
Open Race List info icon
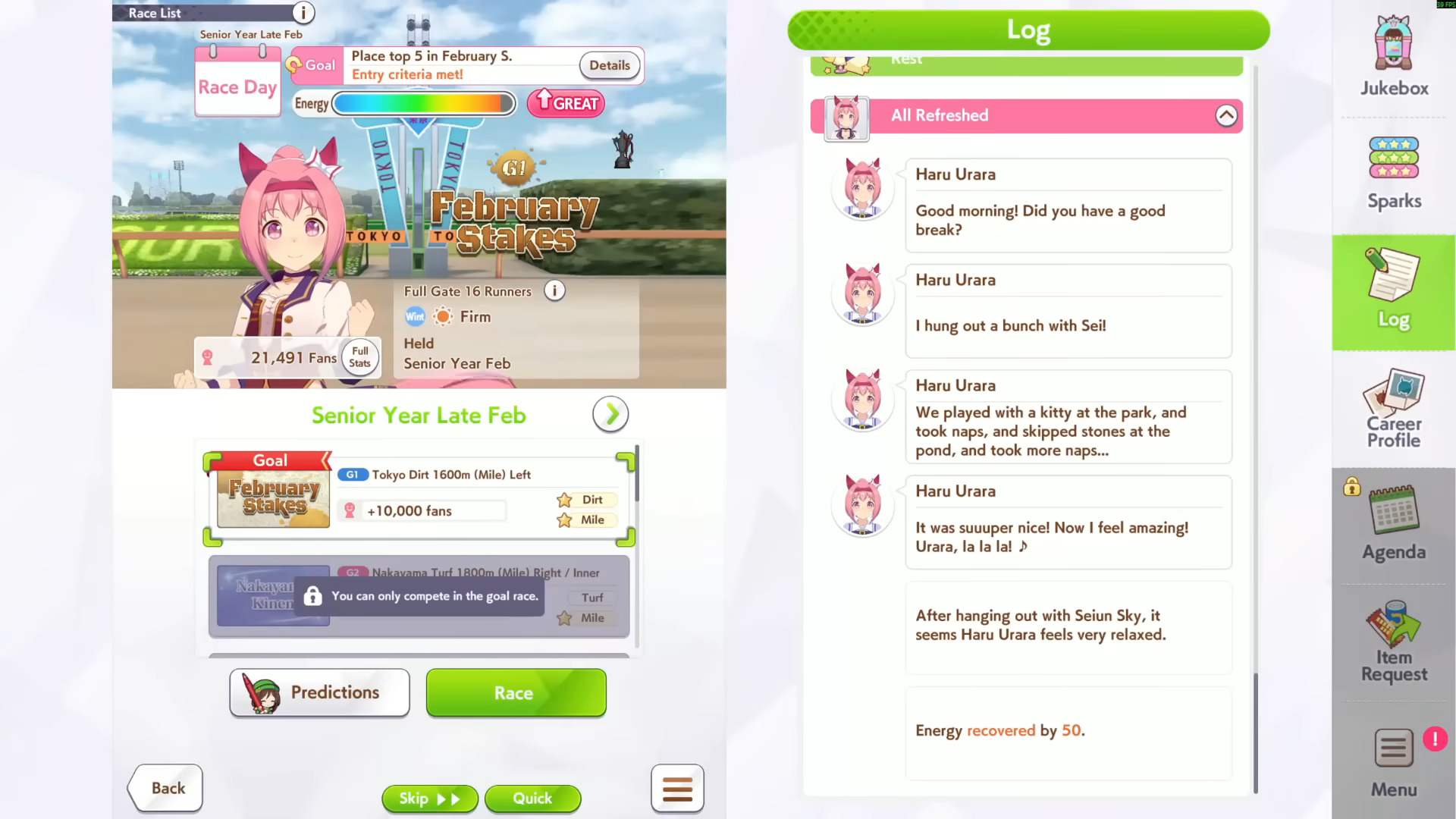[x=303, y=12]
